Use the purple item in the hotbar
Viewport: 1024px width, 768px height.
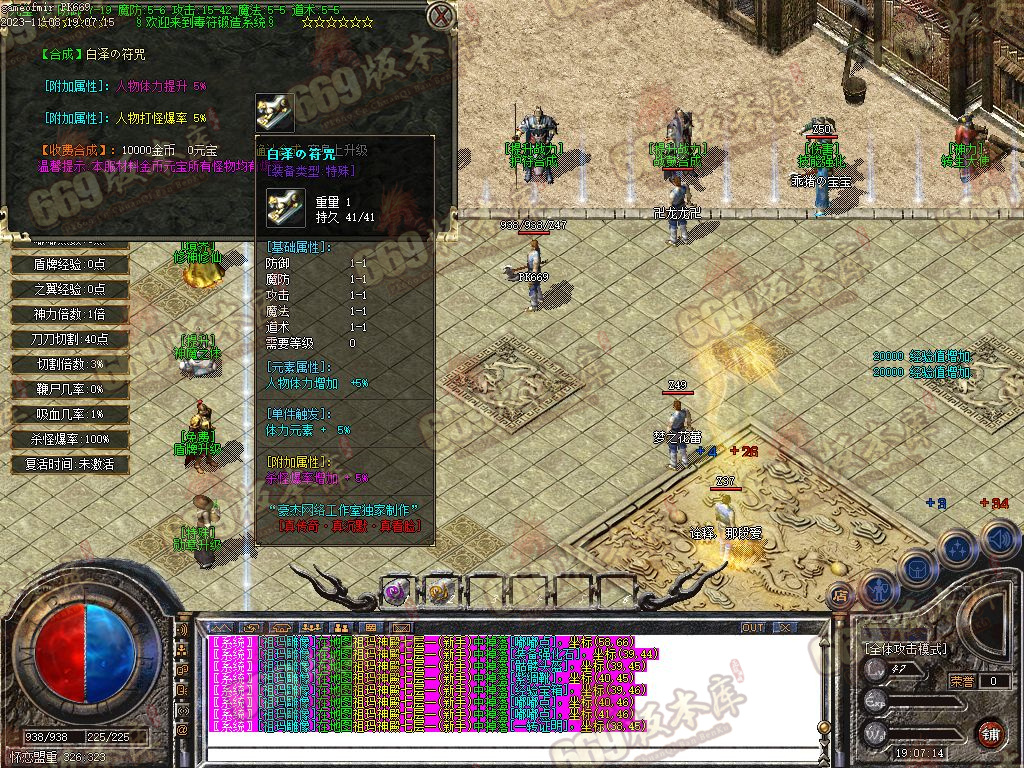(397, 591)
